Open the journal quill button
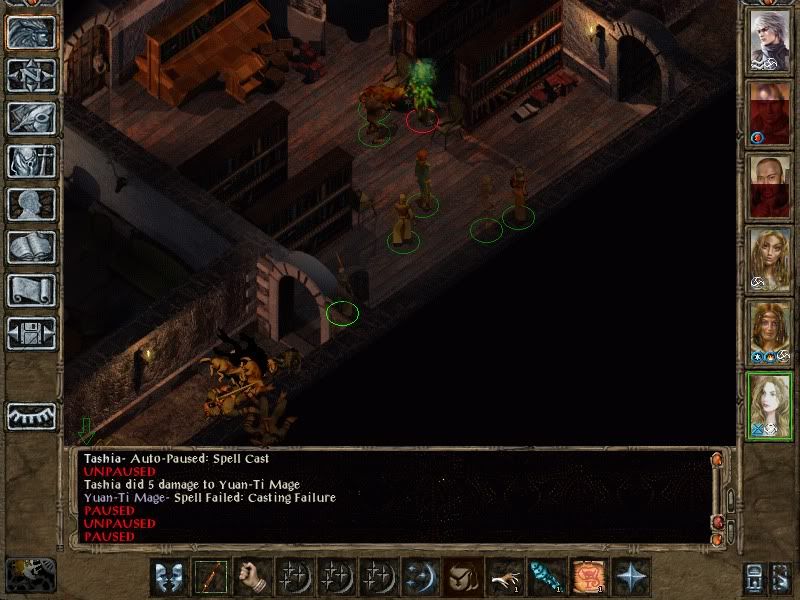This screenshot has height=600, width=800. click(32, 118)
